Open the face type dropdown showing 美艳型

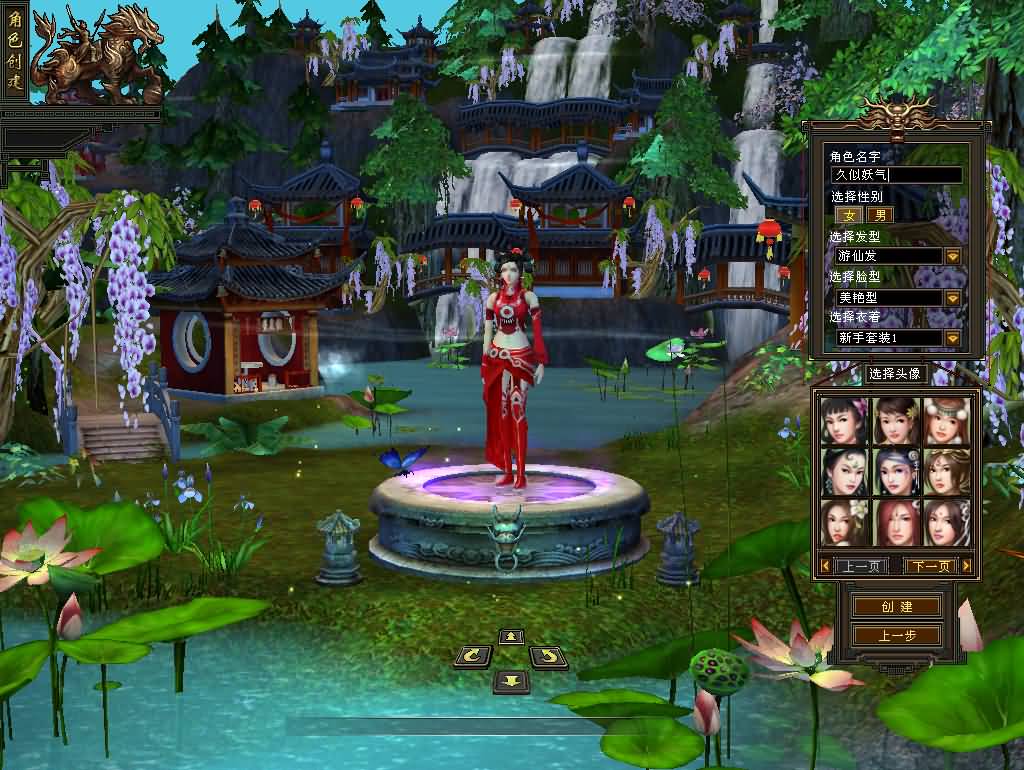pyautogui.click(x=952, y=298)
